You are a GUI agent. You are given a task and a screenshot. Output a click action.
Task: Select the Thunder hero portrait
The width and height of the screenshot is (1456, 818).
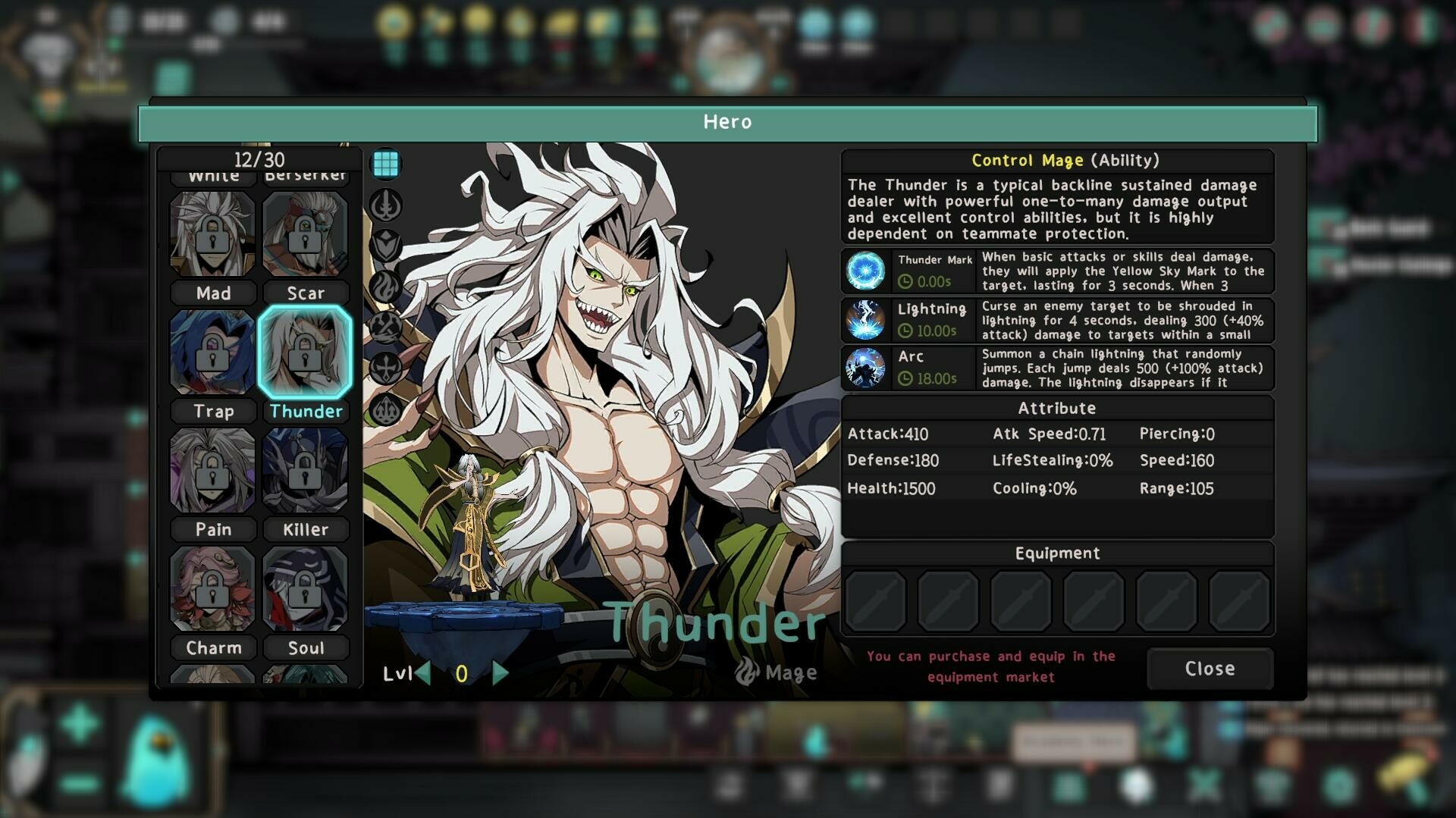coord(305,352)
